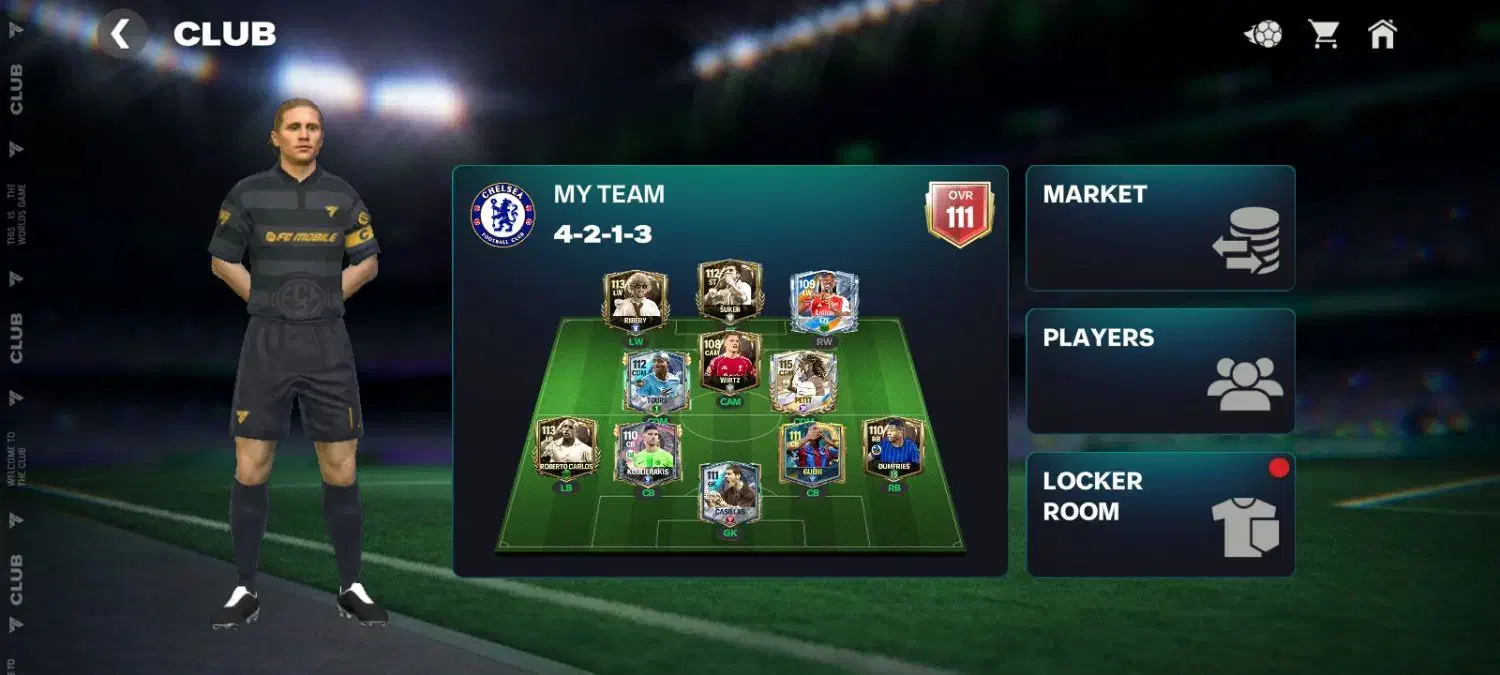Choose the 109 RW player card

coord(823,302)
